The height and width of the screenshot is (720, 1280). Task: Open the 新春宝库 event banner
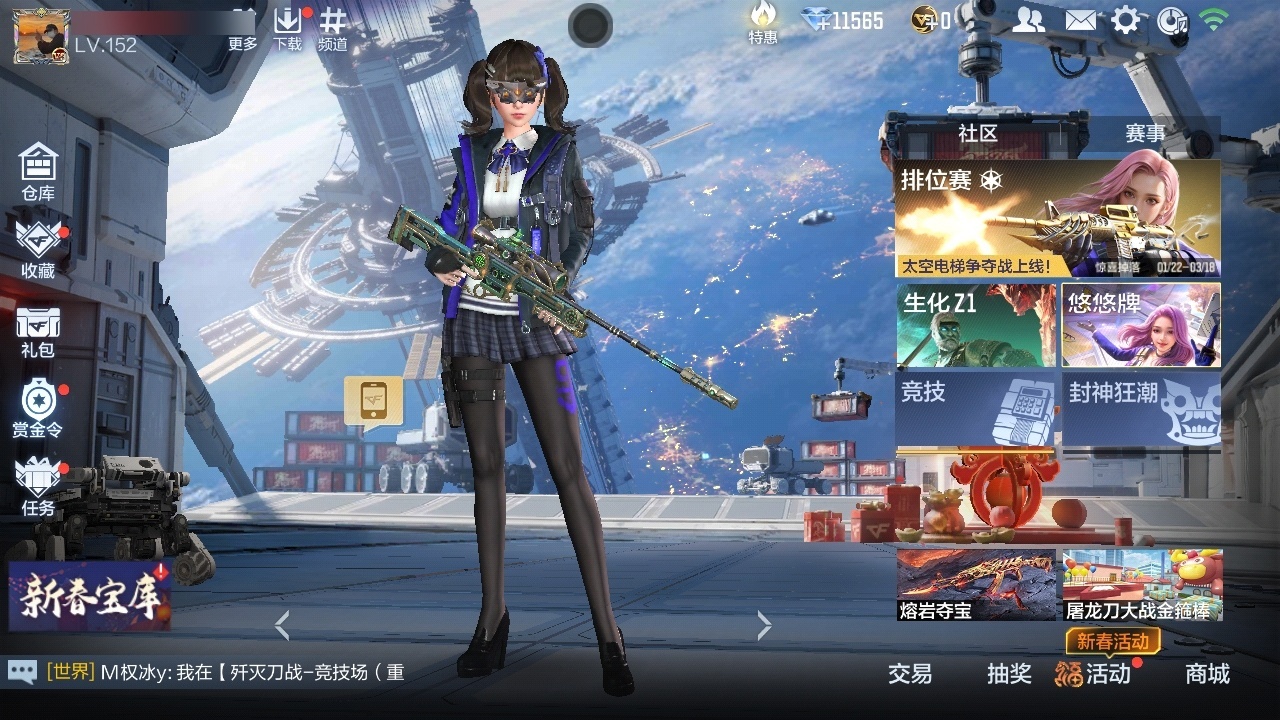pyautogui.click(x=90, y=596)
